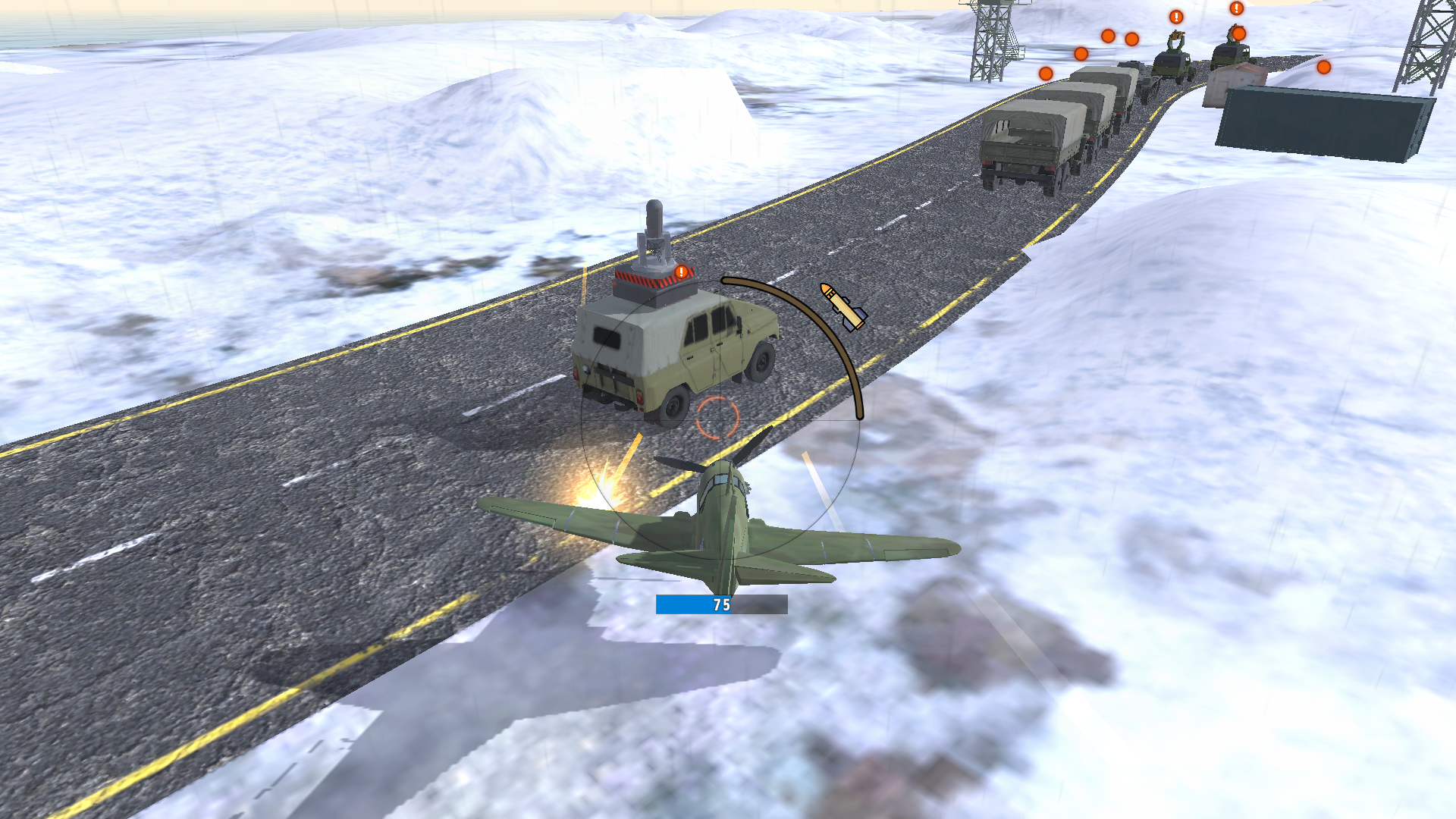Click the exclamation warning above the radar jeep

click(x=680, y=271)
